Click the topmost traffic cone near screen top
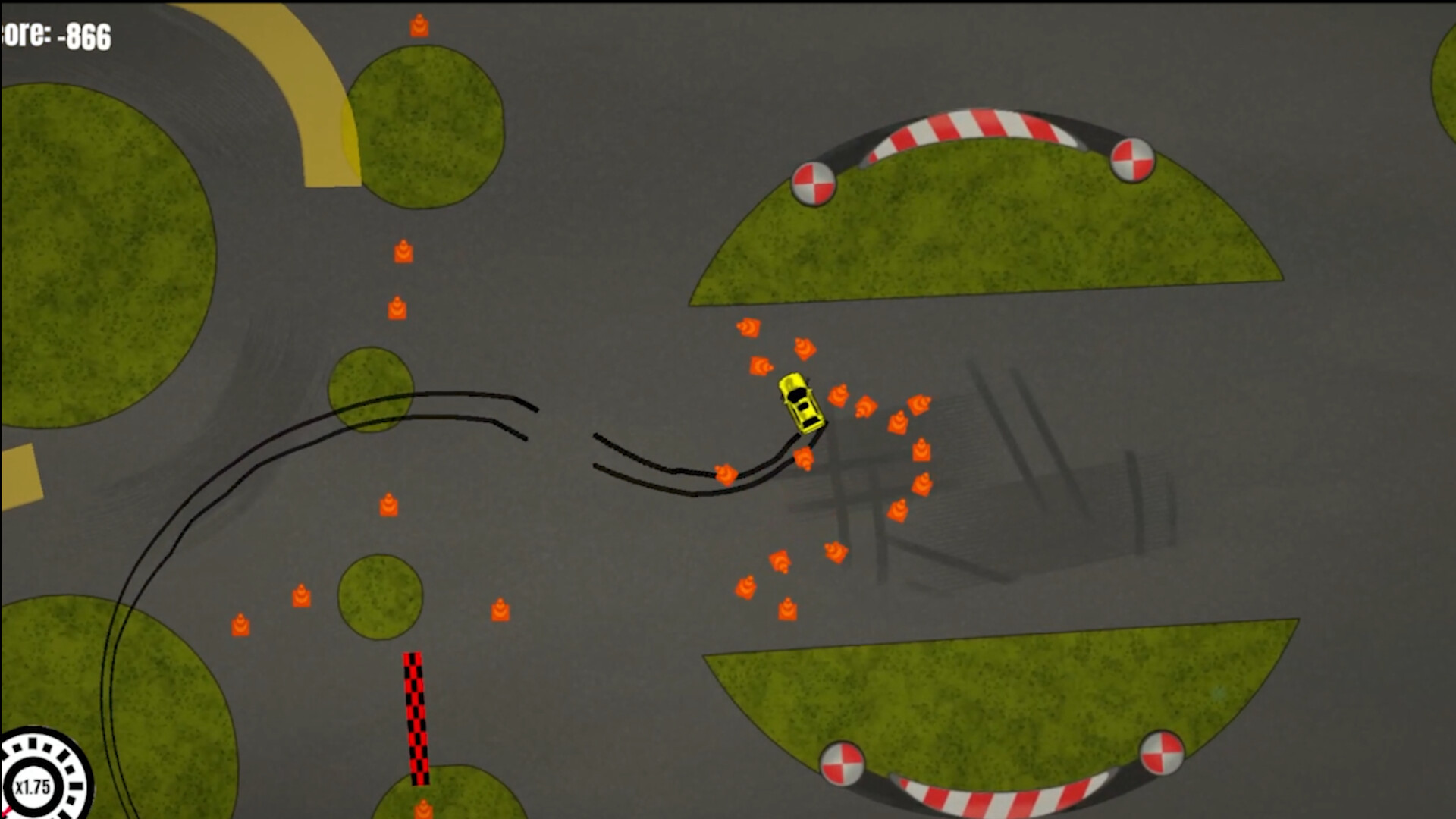Screen dimensions: 1456x819 [x=420, y=25]
